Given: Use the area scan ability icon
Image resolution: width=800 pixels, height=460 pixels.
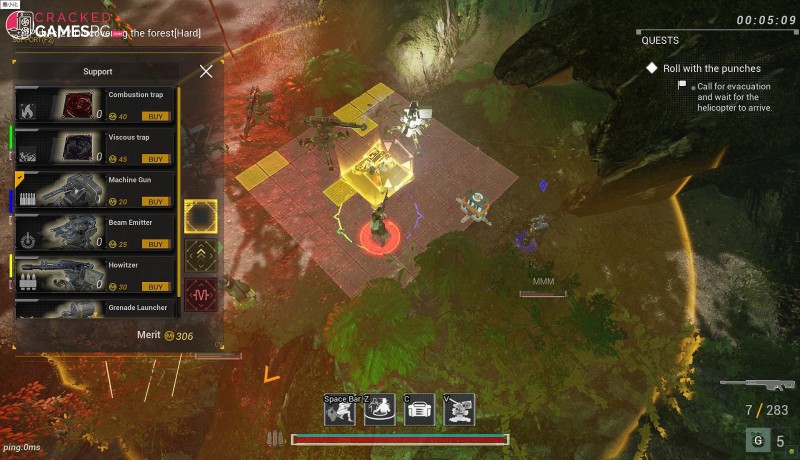Looking at the screenshot, I should [x=379, y=411].
